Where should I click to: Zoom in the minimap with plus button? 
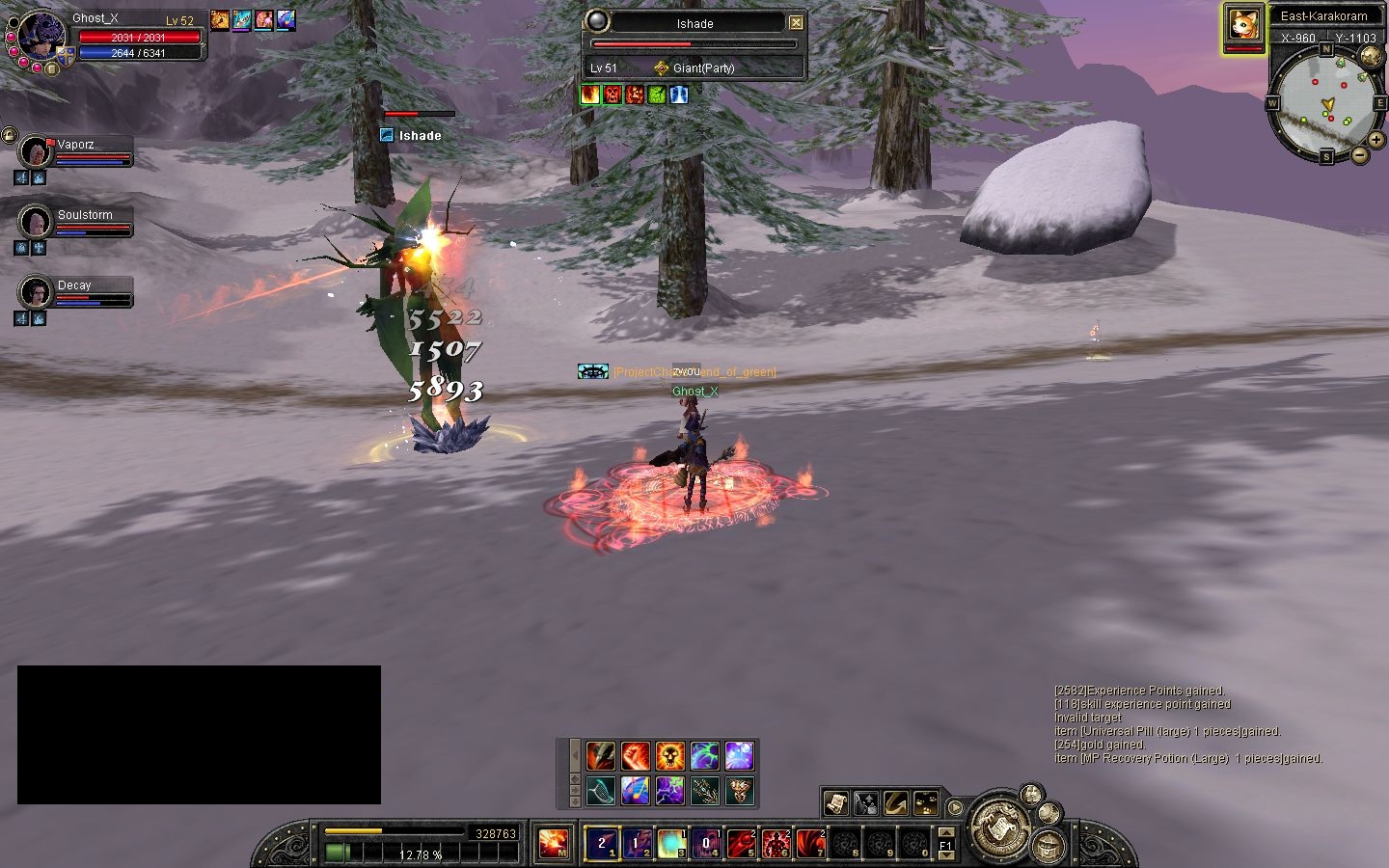point(1375,140)
